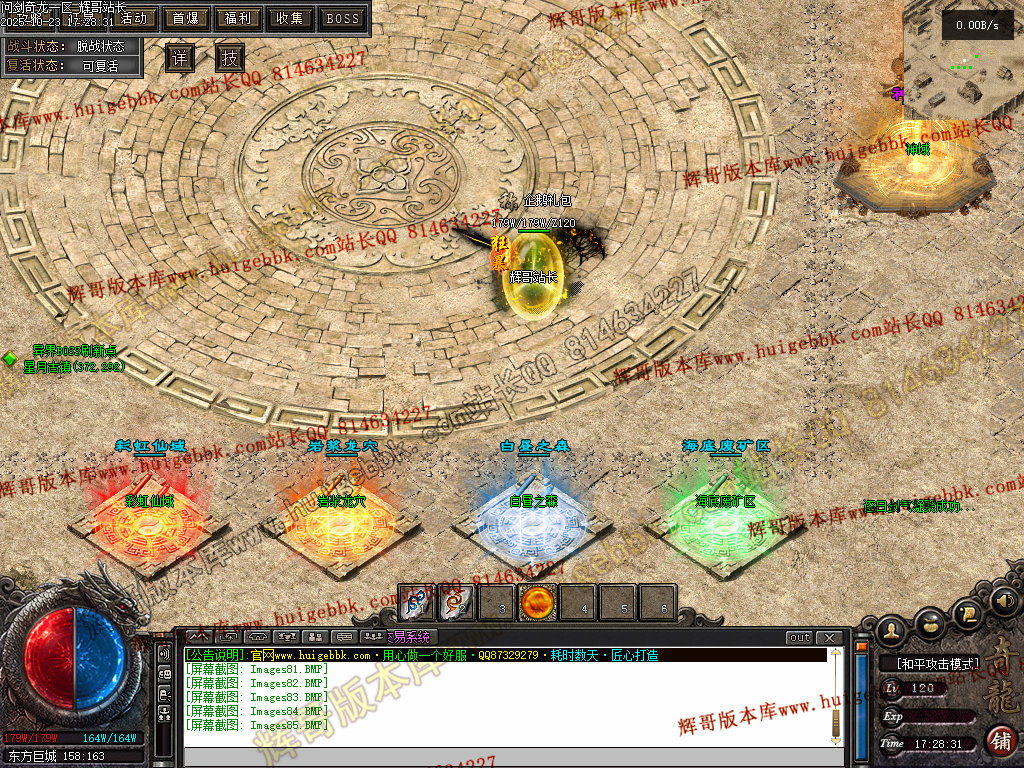Image resolution: width=1024 pixels, height=768 pixels.
Task: Open the character panel silhouette icon
Action: point(893,628)
